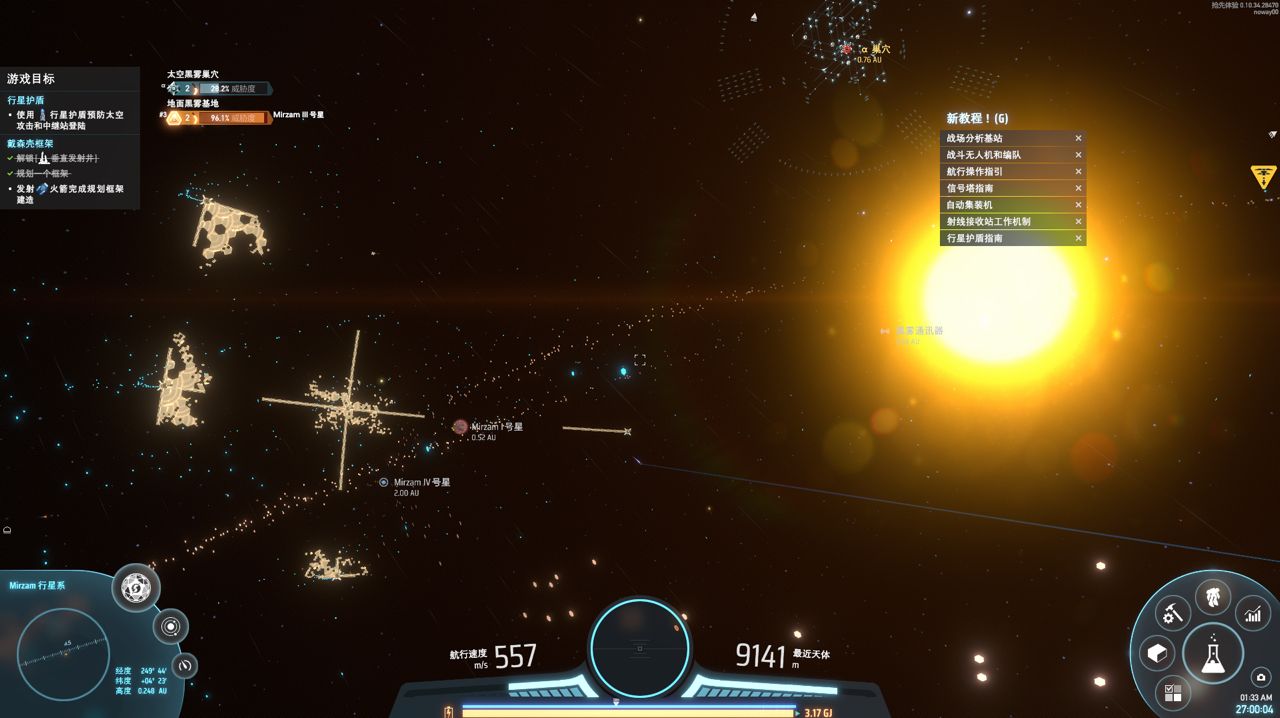Toggle the speedometer gauge icon
Image resolution: width=1280 pixels, height=718 pixels.
point(185,665)
